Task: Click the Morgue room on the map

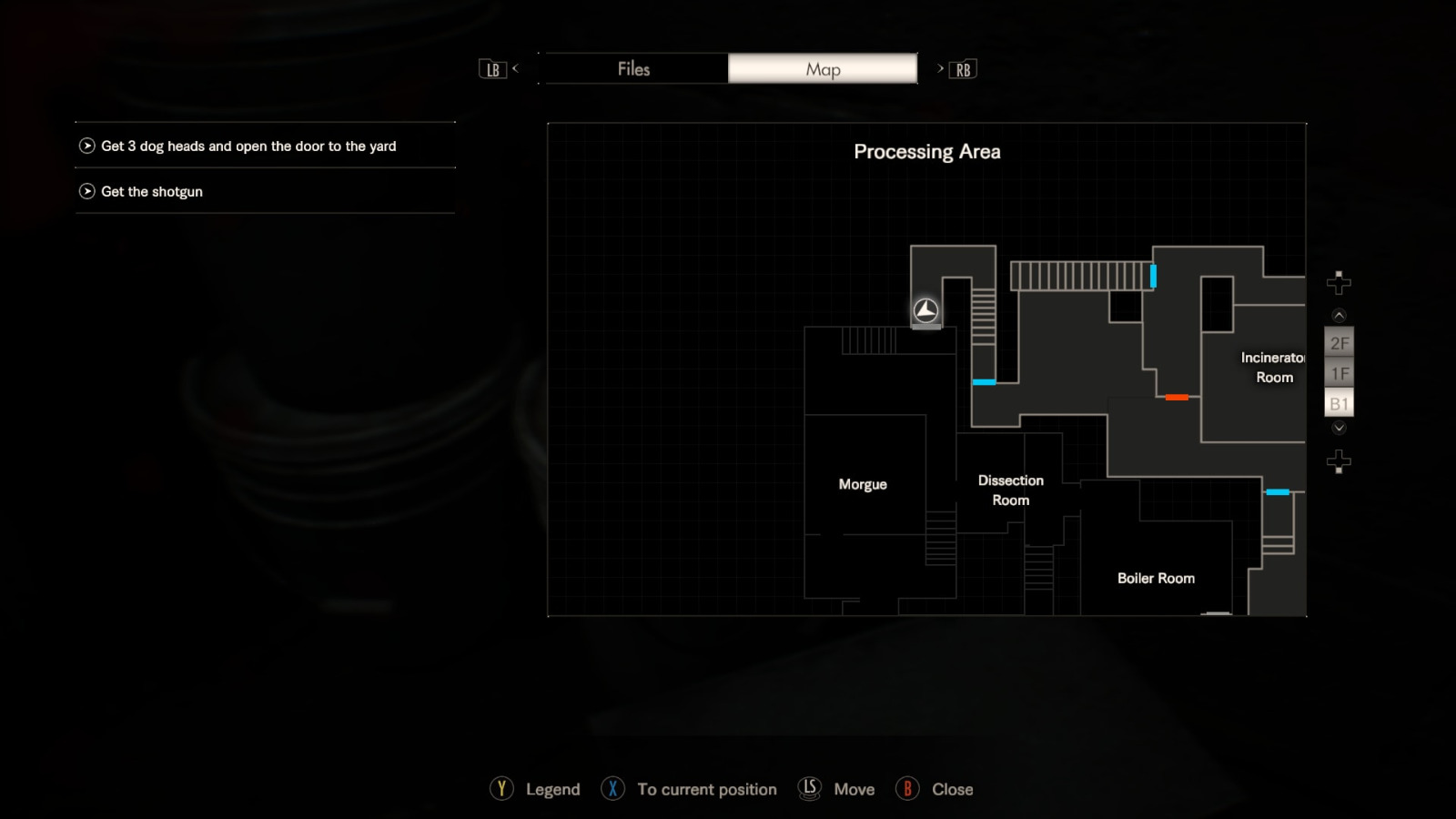Action: 863,484
